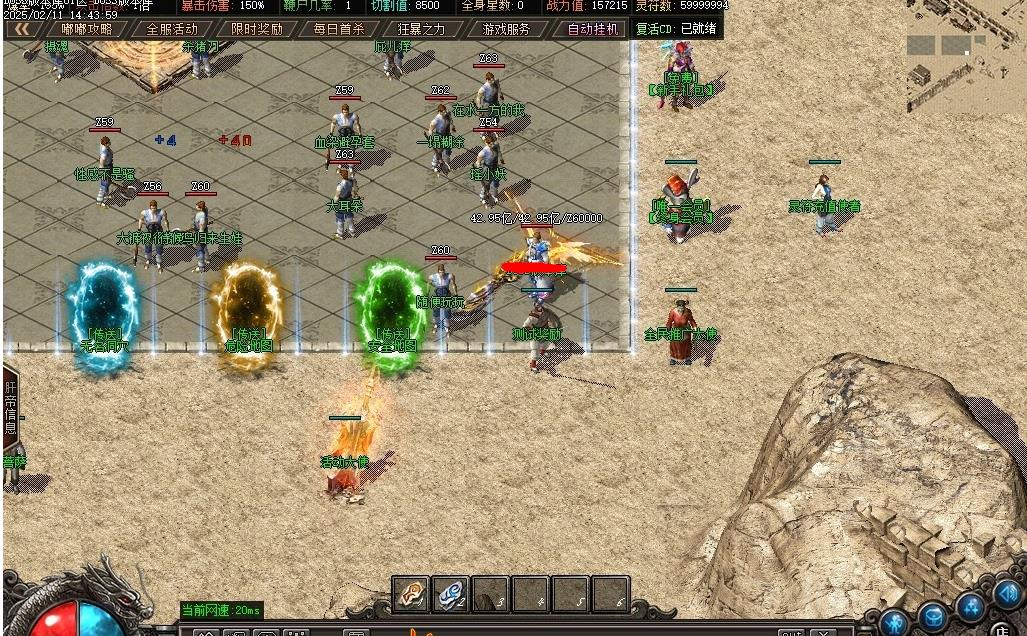The width and height of the screenshot is (1027, 636).
Task: Open the 限时奖励 timed rewards menu
Action: [x=256, y=29]
